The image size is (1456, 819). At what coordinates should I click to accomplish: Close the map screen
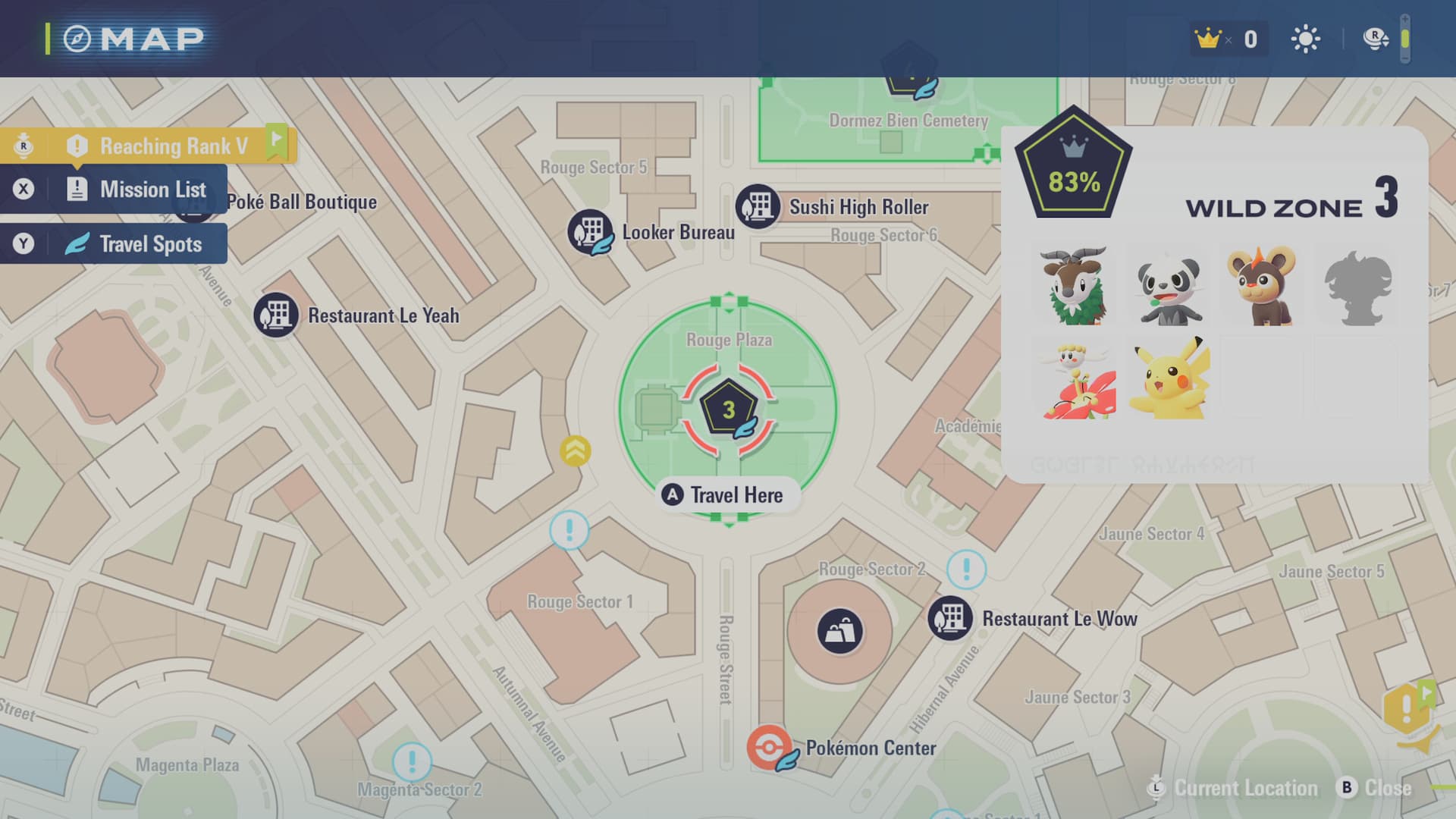(1376, 789)
